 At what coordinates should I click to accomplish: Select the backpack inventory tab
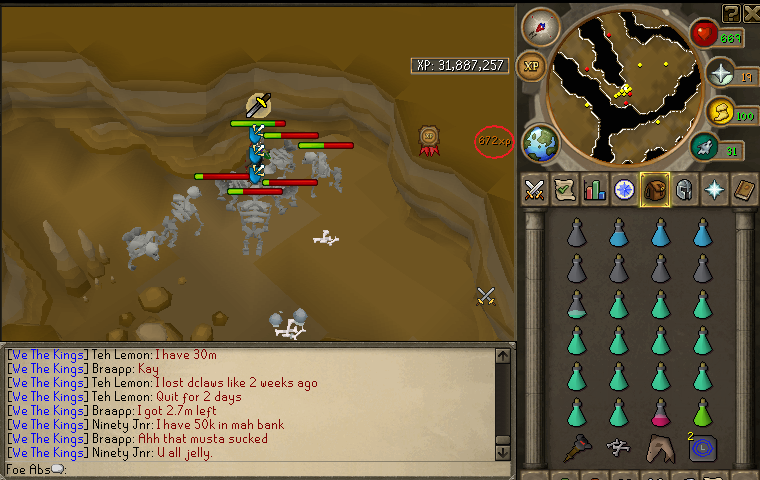(x=655, y=189)
